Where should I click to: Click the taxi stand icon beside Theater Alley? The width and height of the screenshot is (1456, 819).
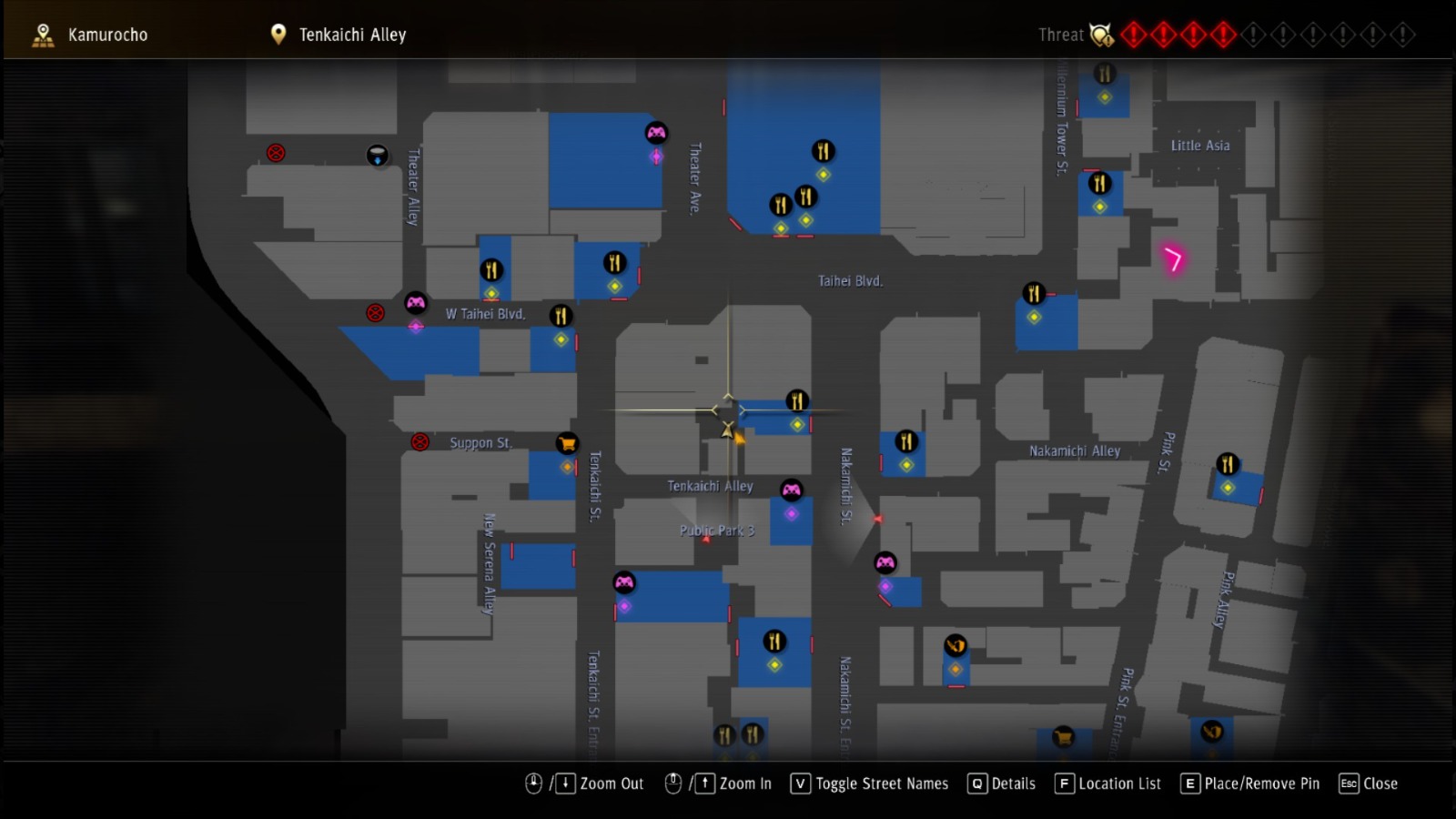pos(376,155)
